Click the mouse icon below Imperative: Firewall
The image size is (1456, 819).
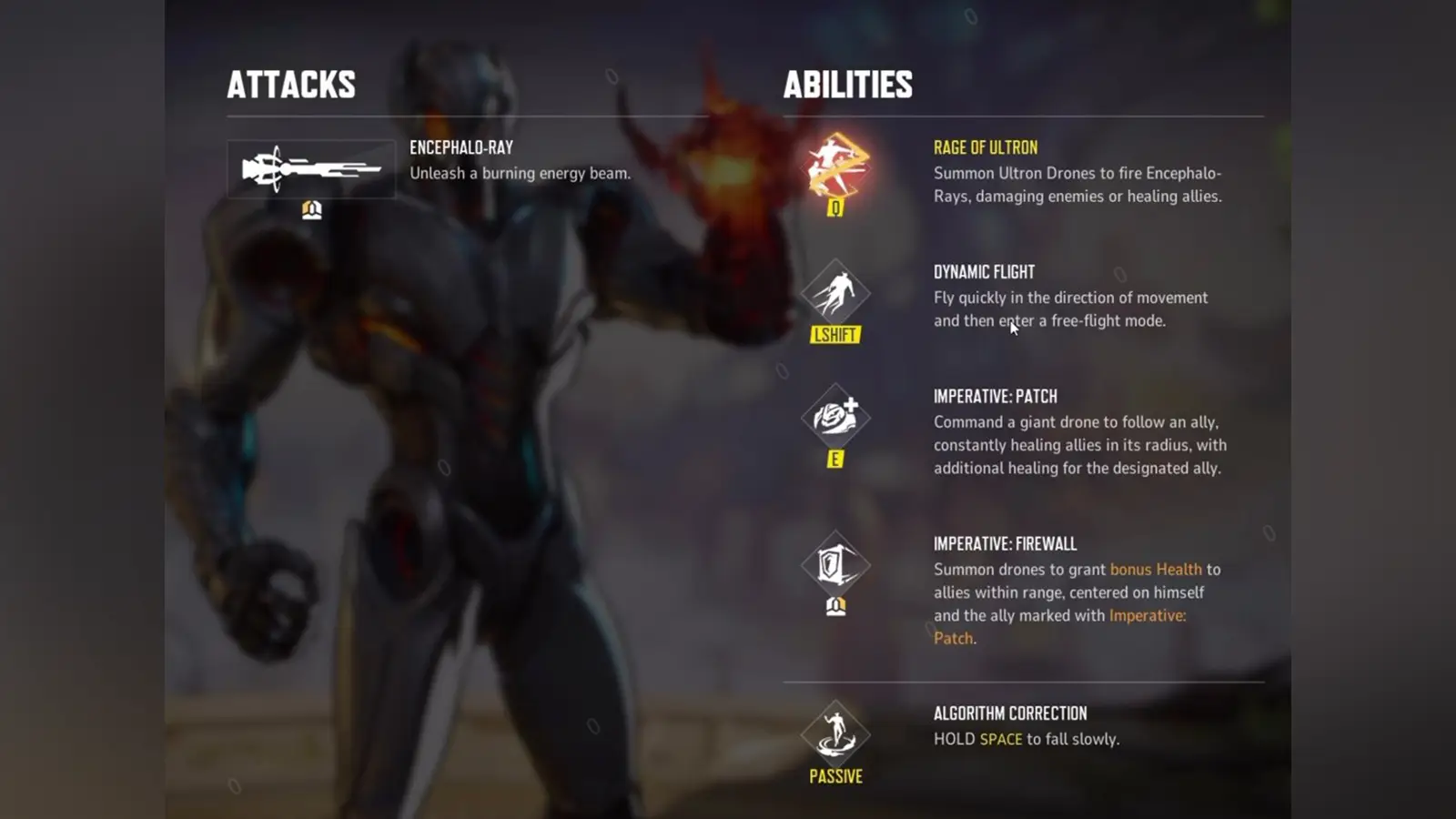(x=834, y=604)
